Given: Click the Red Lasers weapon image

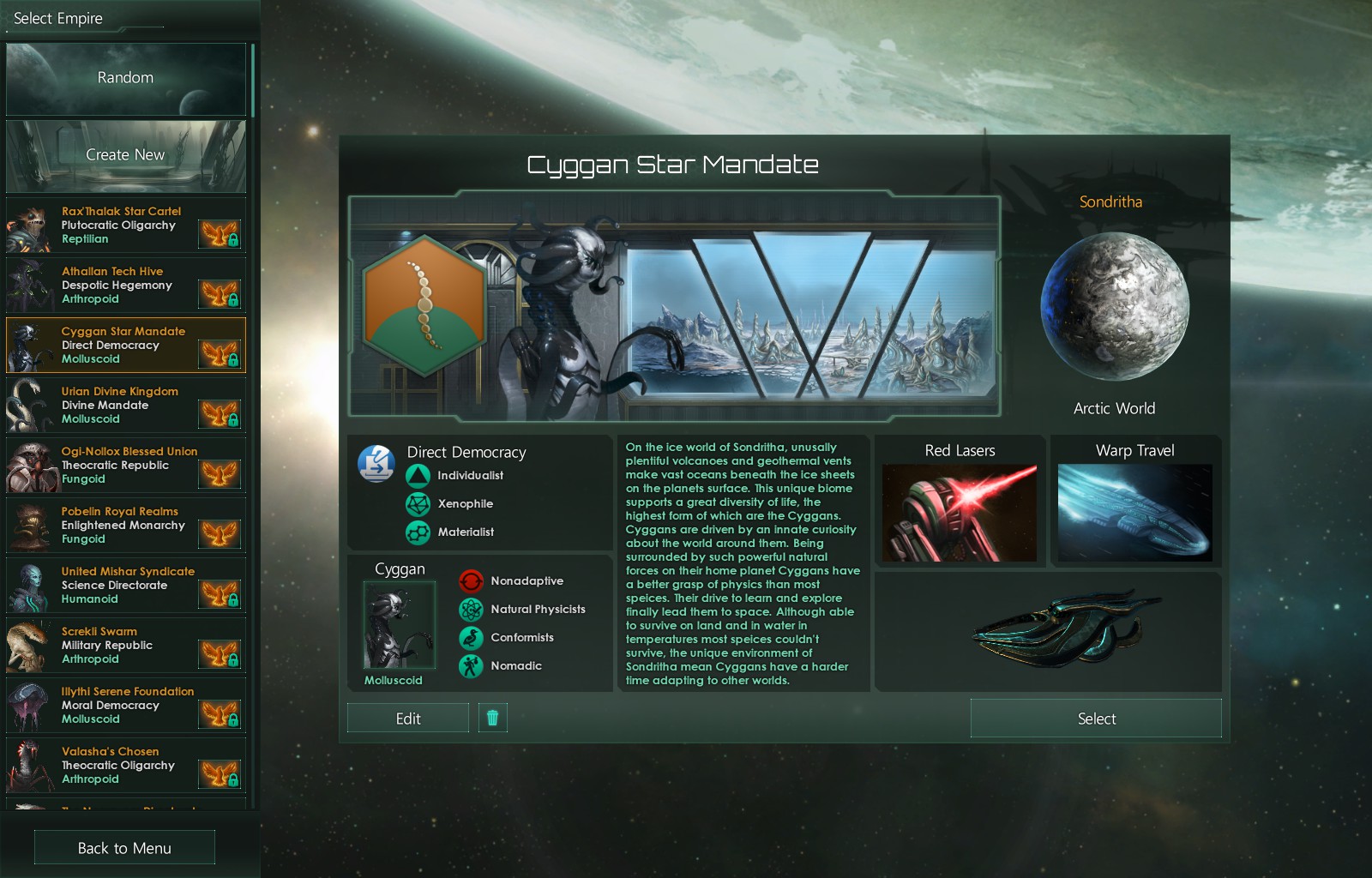Looking at the screenshot, I should click(x=960, y=513).
